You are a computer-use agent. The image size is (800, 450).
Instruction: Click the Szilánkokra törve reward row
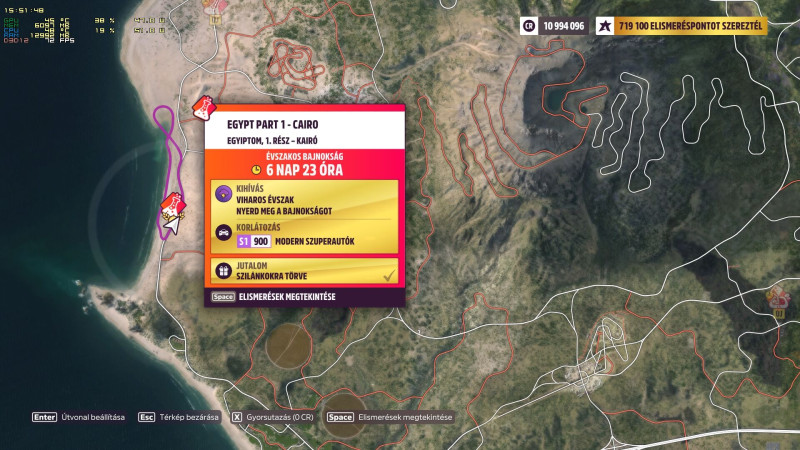[304, 270]
